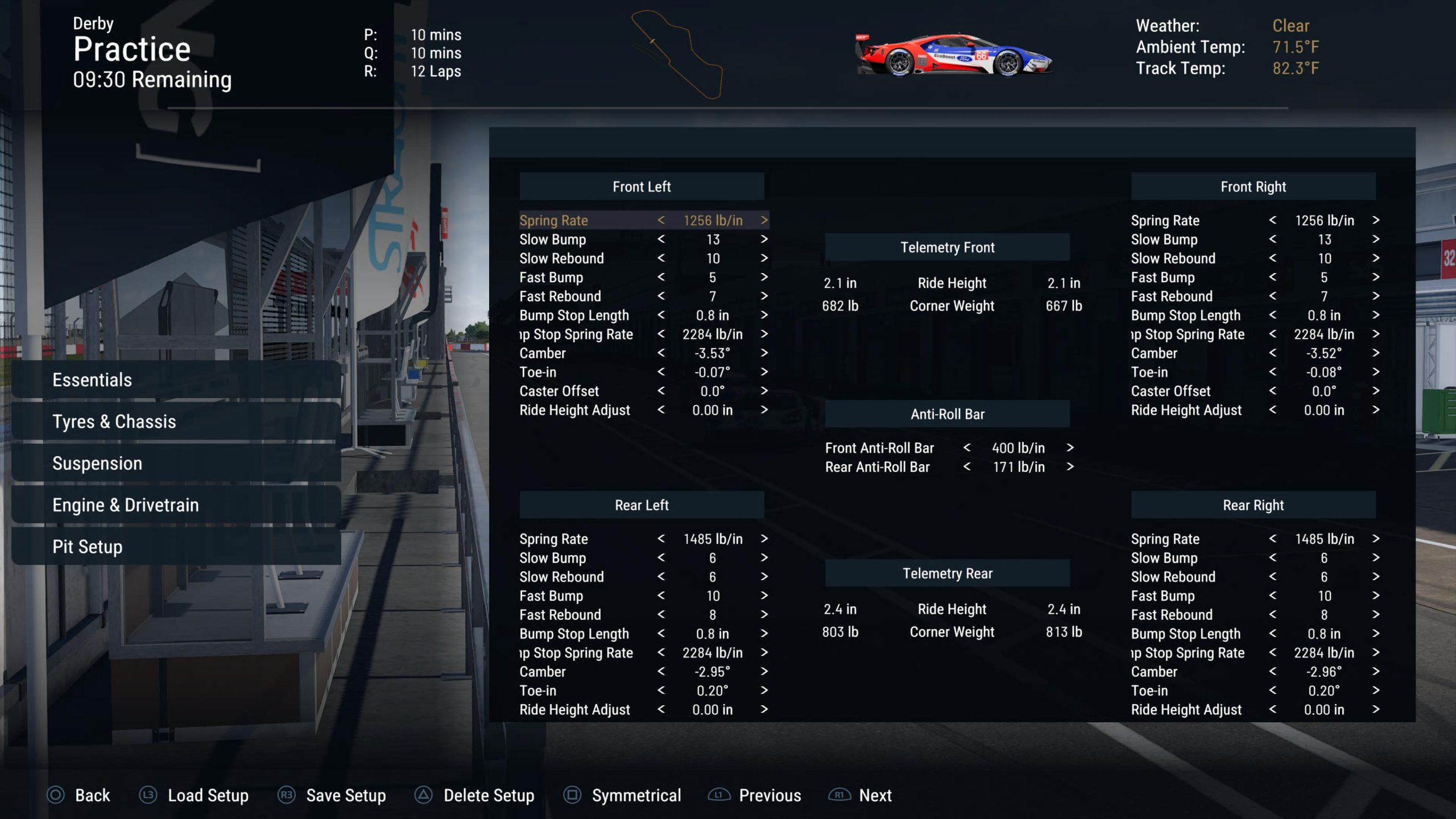Screen dimensions: 1456x819
Task: Open the Essentials setup section
Action: click(x=176, y=379)
